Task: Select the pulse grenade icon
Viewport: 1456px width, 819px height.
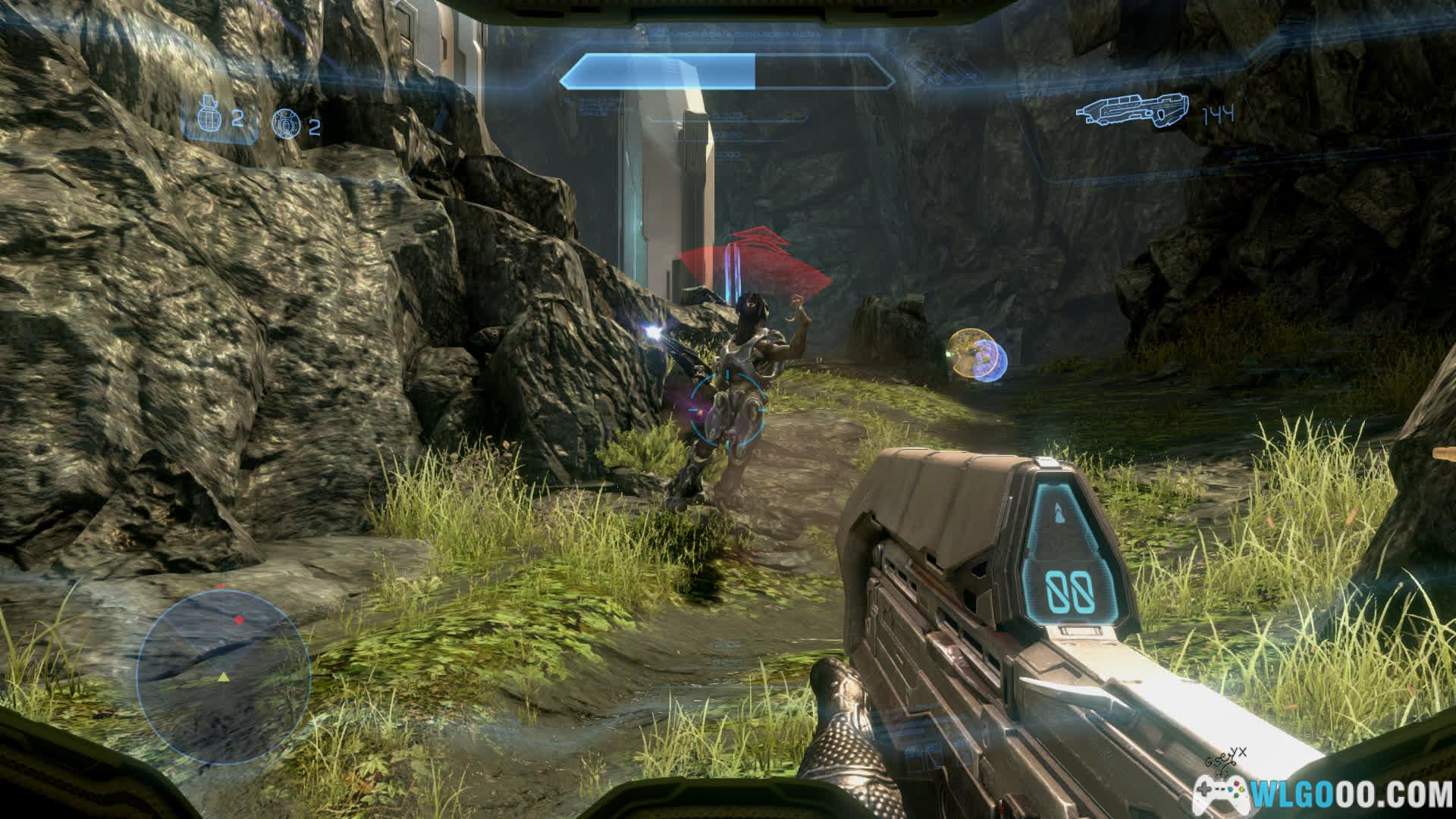Action: pyautogui.click(x=284, y=124)
